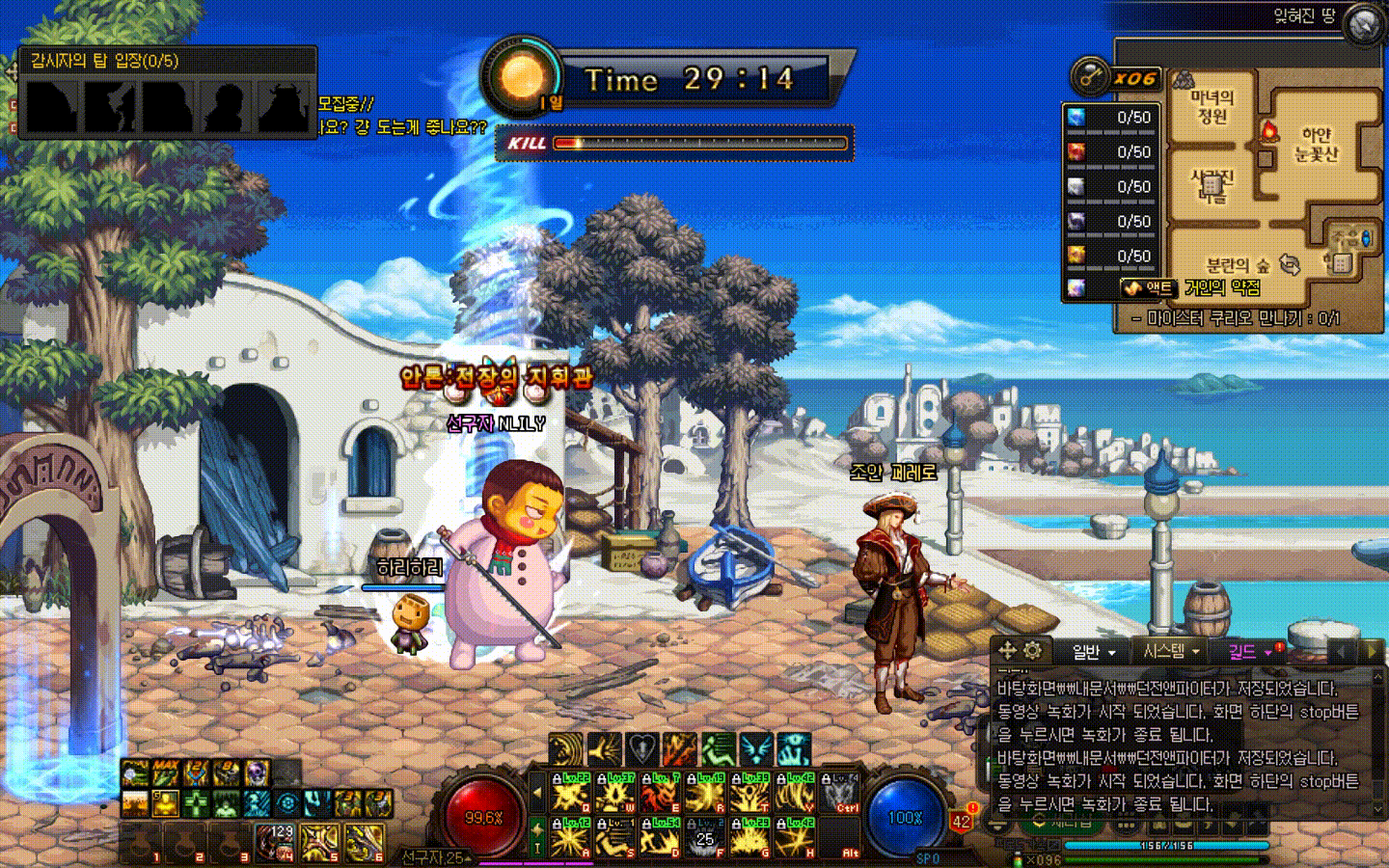Activate the red flame skill on E
Image resolution: width=1389 pixels, height=868 pixels.
pos(661,794)
